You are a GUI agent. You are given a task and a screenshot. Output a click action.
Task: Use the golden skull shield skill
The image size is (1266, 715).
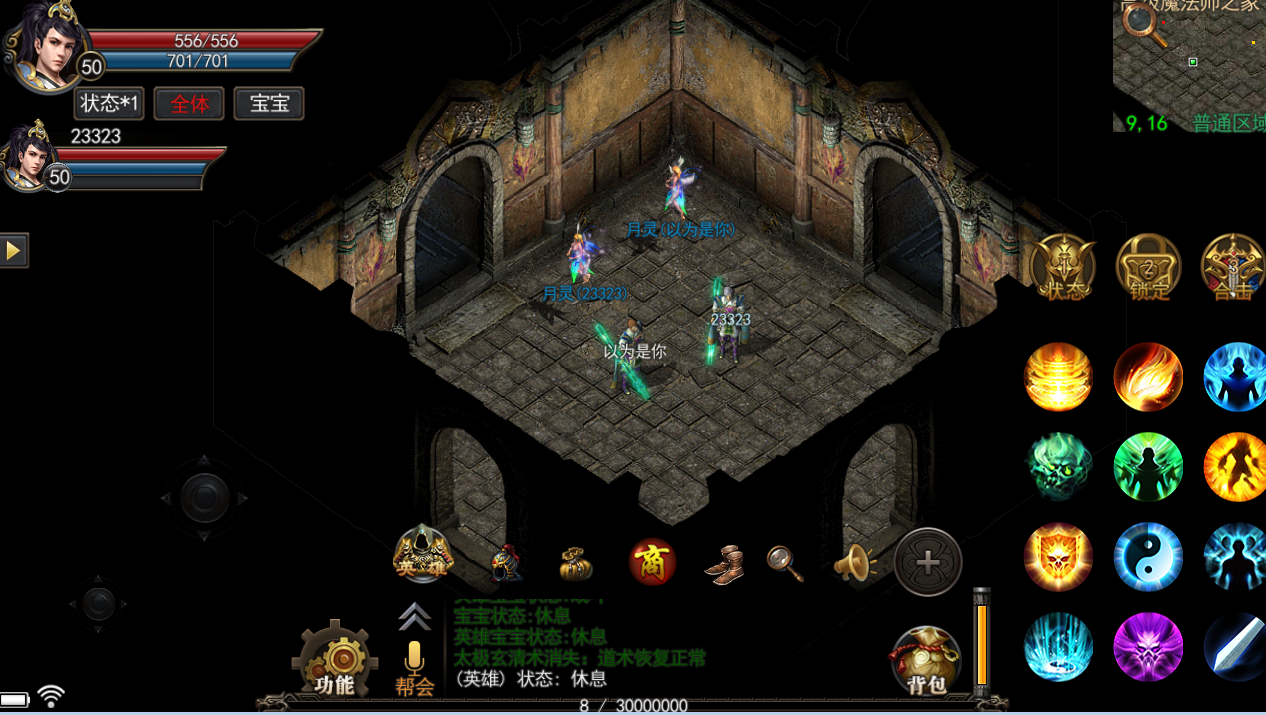[1059, 557]
